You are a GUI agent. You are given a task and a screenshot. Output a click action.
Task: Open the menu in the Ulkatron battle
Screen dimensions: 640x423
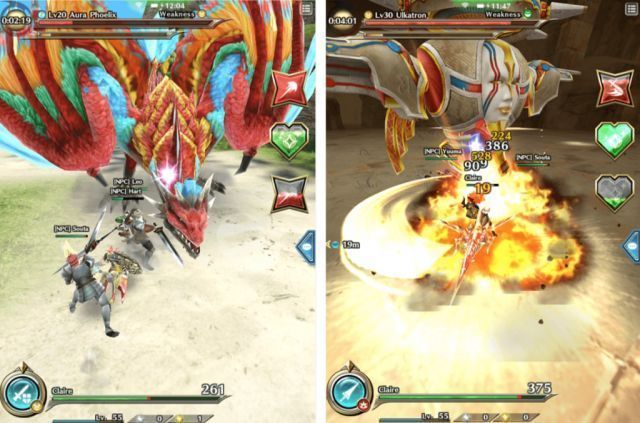click(x=630, y=9)
